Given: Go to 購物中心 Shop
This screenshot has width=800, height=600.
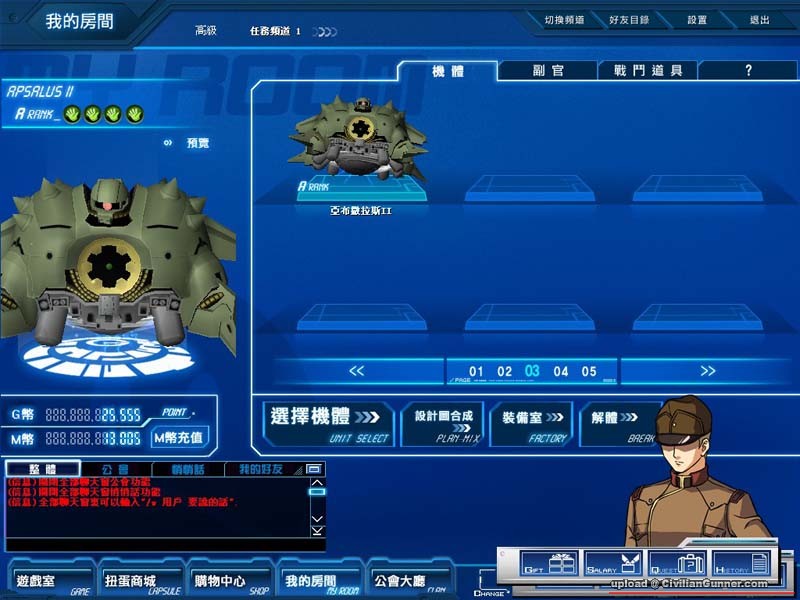Looking at the screenshot, I should (x=220, y=580).
